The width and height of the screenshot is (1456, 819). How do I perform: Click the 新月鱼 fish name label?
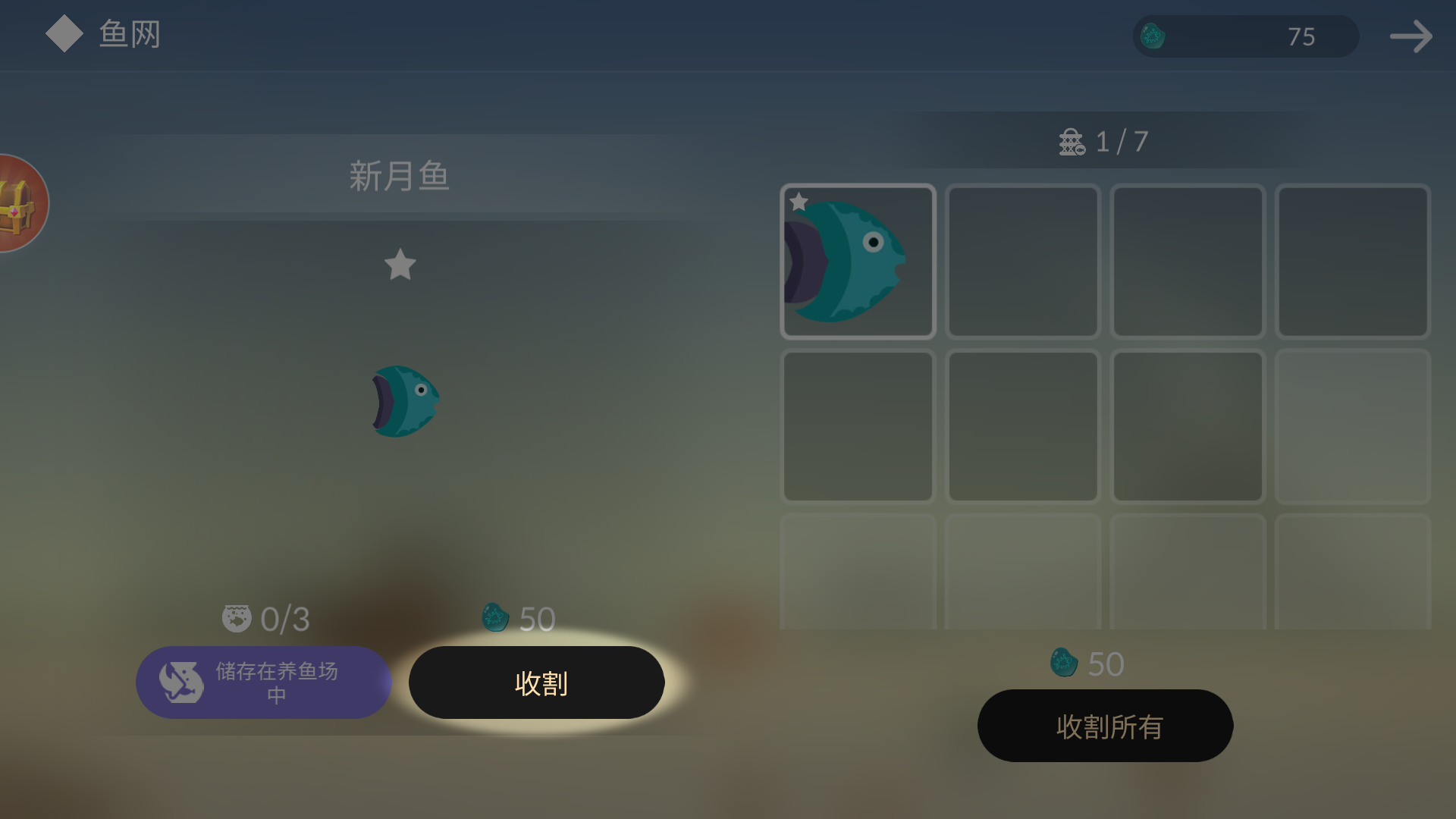pyautogui.click(x=400, y=176)
